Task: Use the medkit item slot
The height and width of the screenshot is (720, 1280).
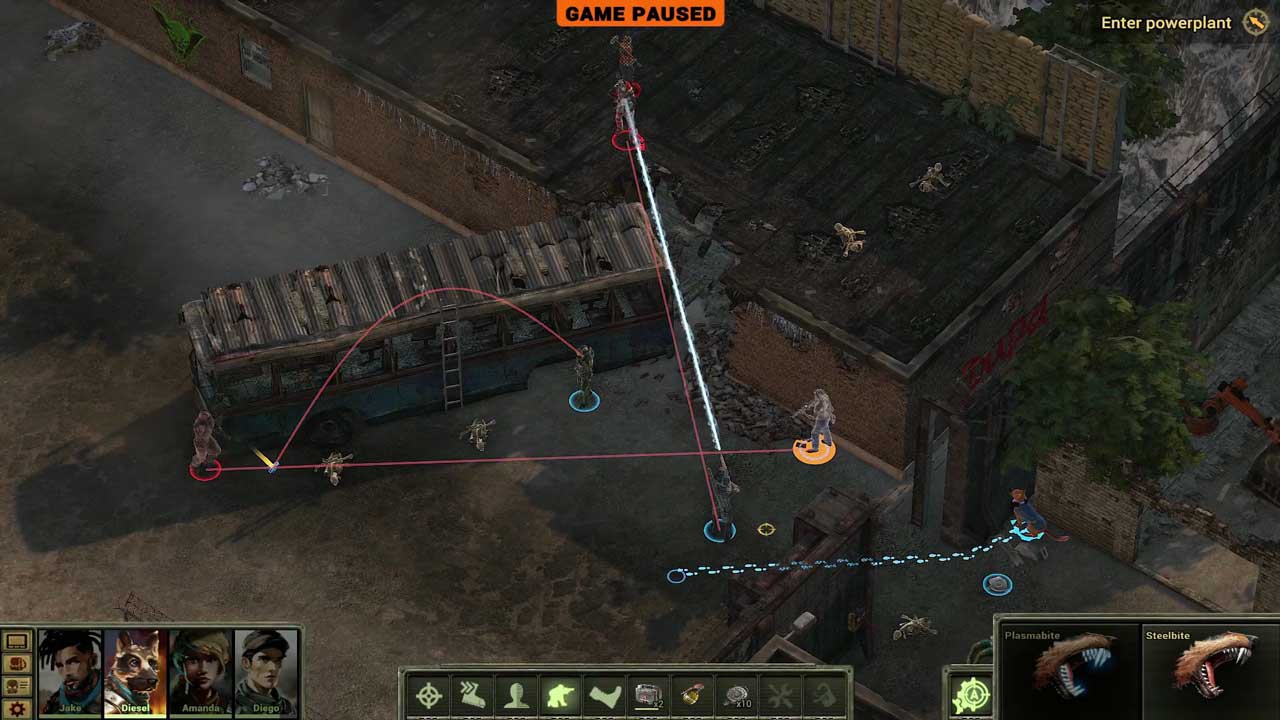Action: 650,696
